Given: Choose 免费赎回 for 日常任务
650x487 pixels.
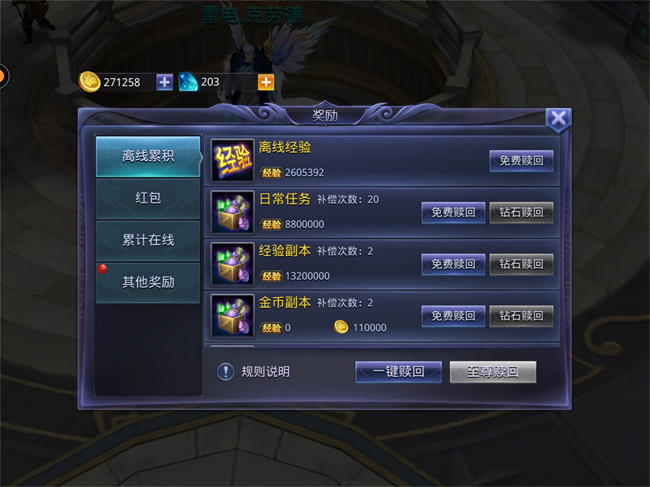Looking at the screenshot, I should (453, 212).
